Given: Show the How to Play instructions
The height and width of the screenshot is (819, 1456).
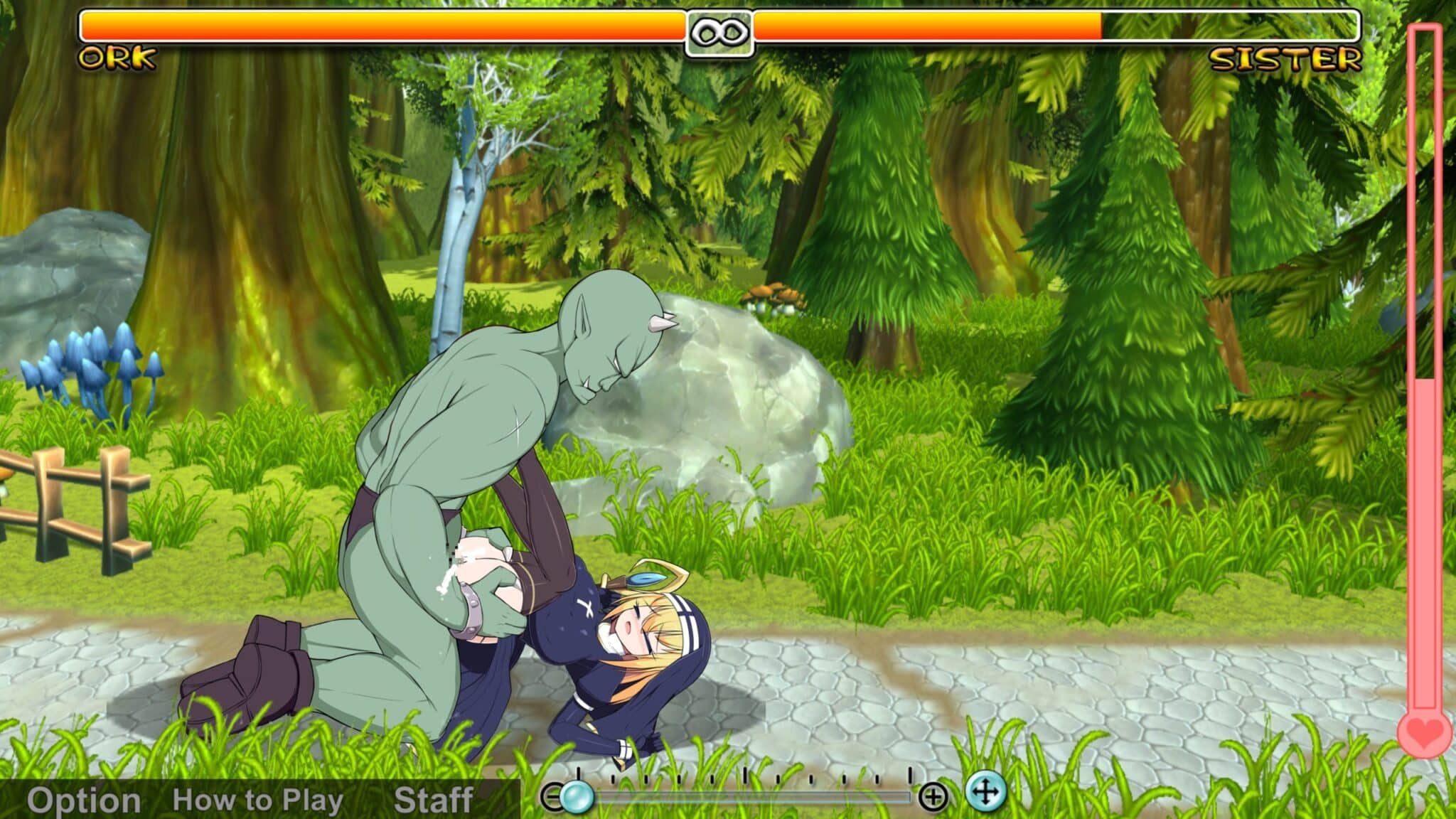Looking at the screenshot, I should click(257, 801).
